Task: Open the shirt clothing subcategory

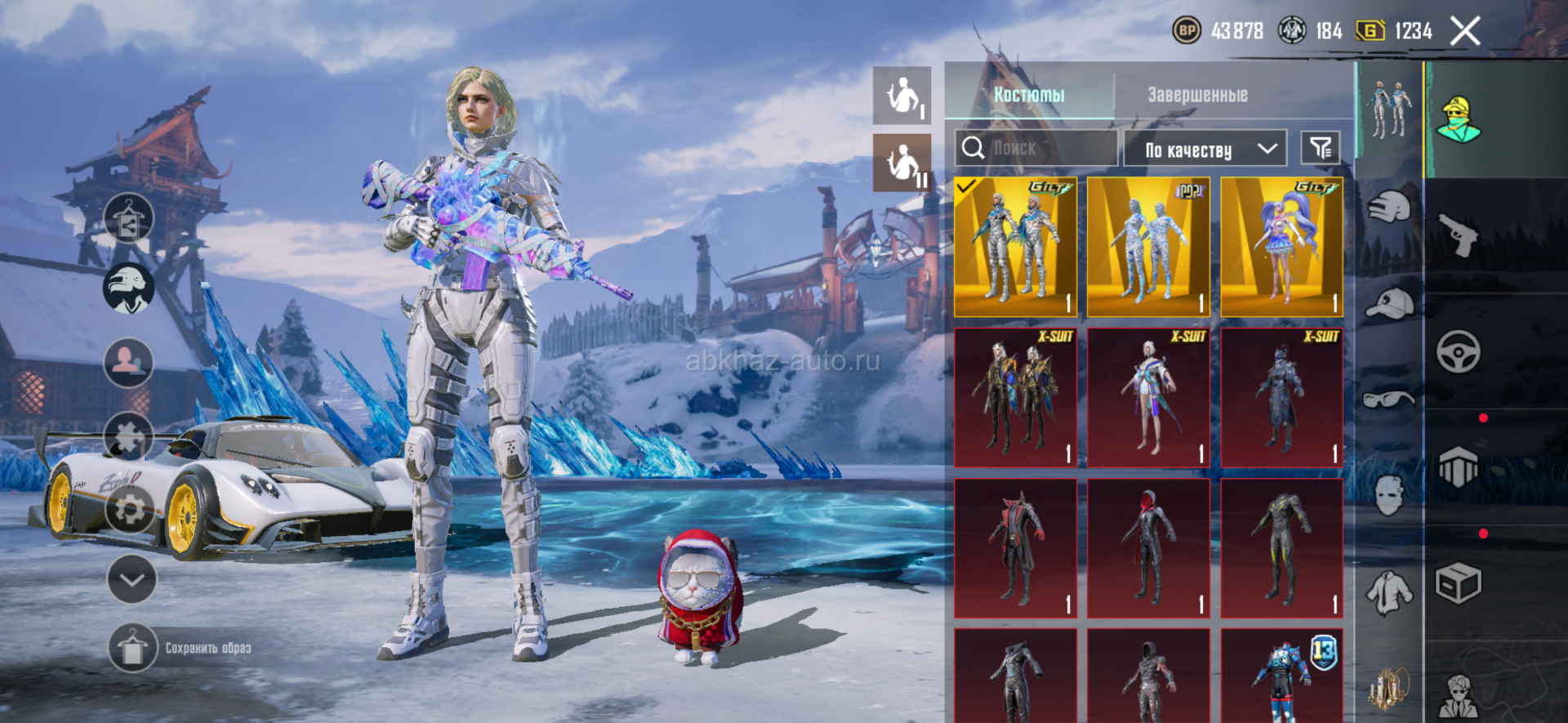Action: coord(1388,591)
